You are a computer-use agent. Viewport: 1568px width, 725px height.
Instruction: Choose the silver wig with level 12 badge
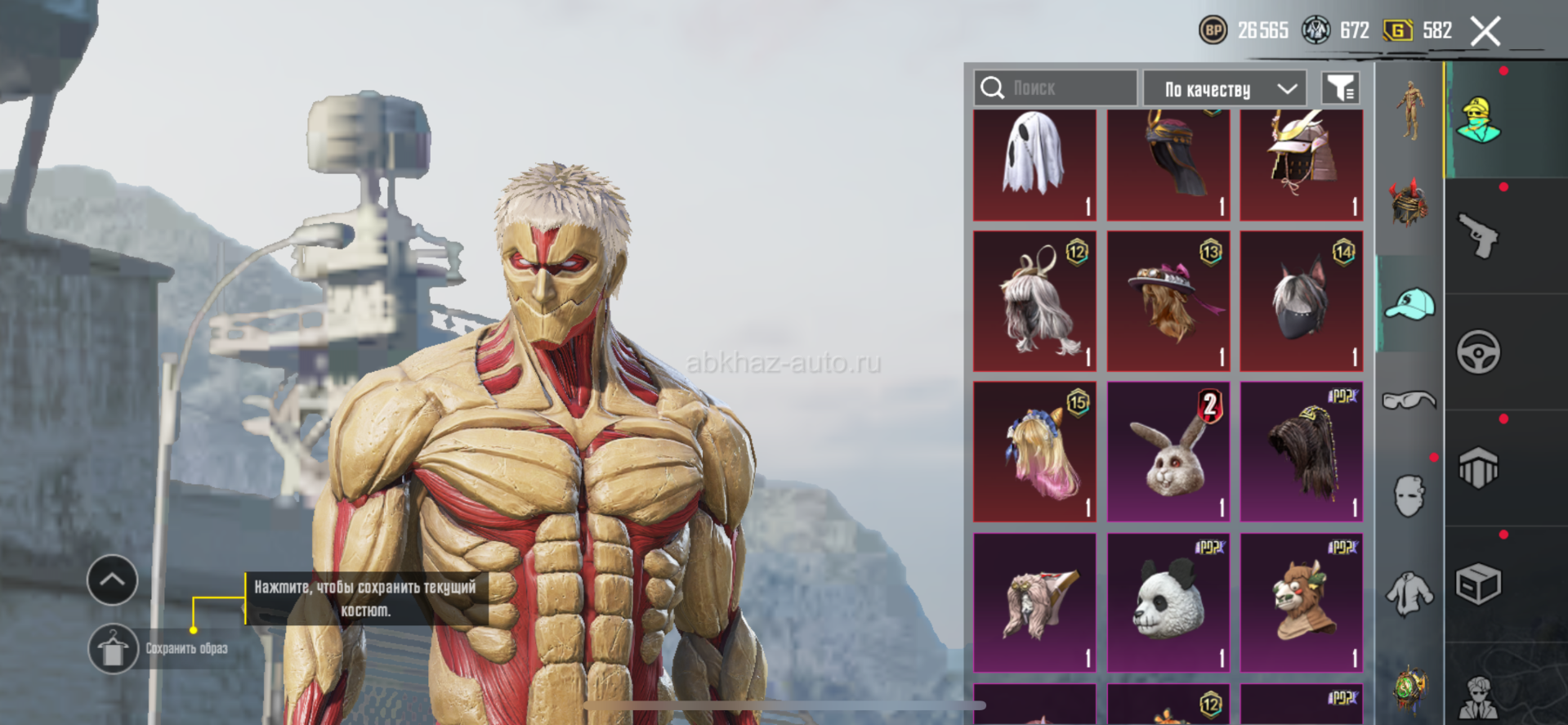pos(1034,302)
